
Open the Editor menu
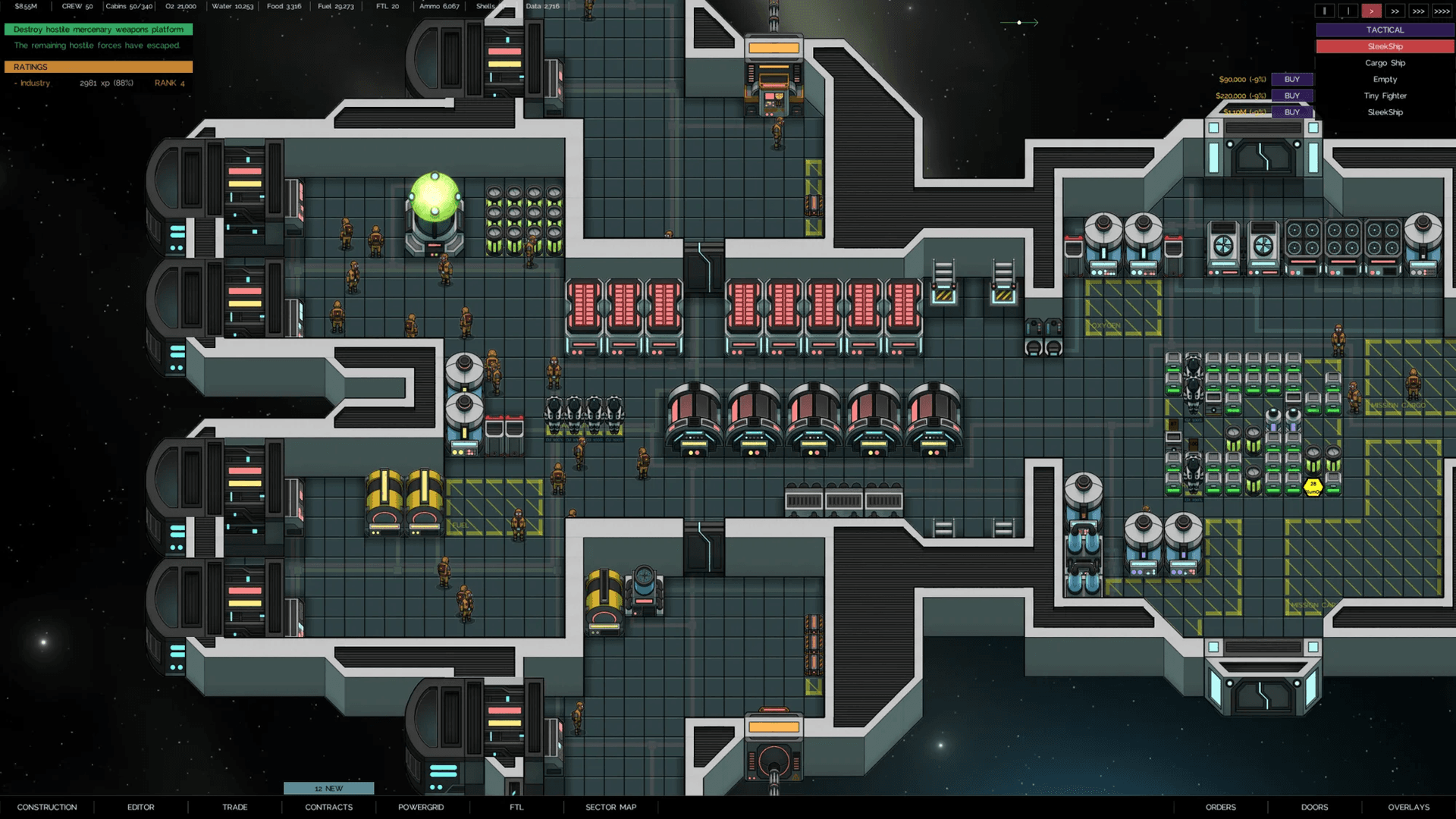(140, 807)
